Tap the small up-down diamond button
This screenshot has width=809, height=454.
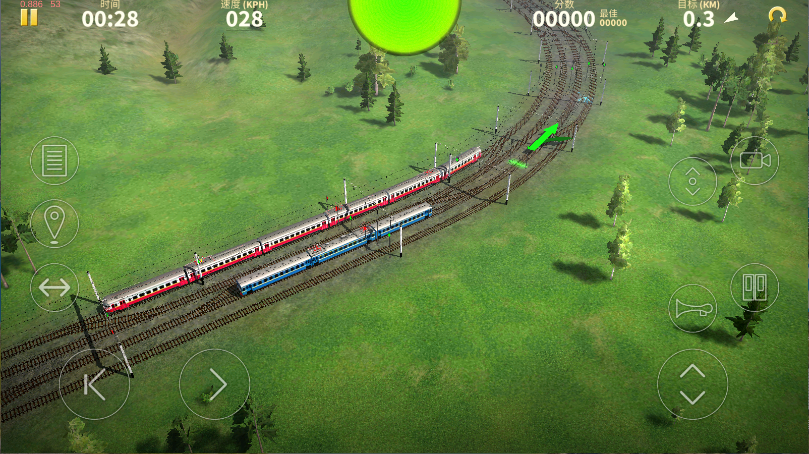(x=692, y=181)
